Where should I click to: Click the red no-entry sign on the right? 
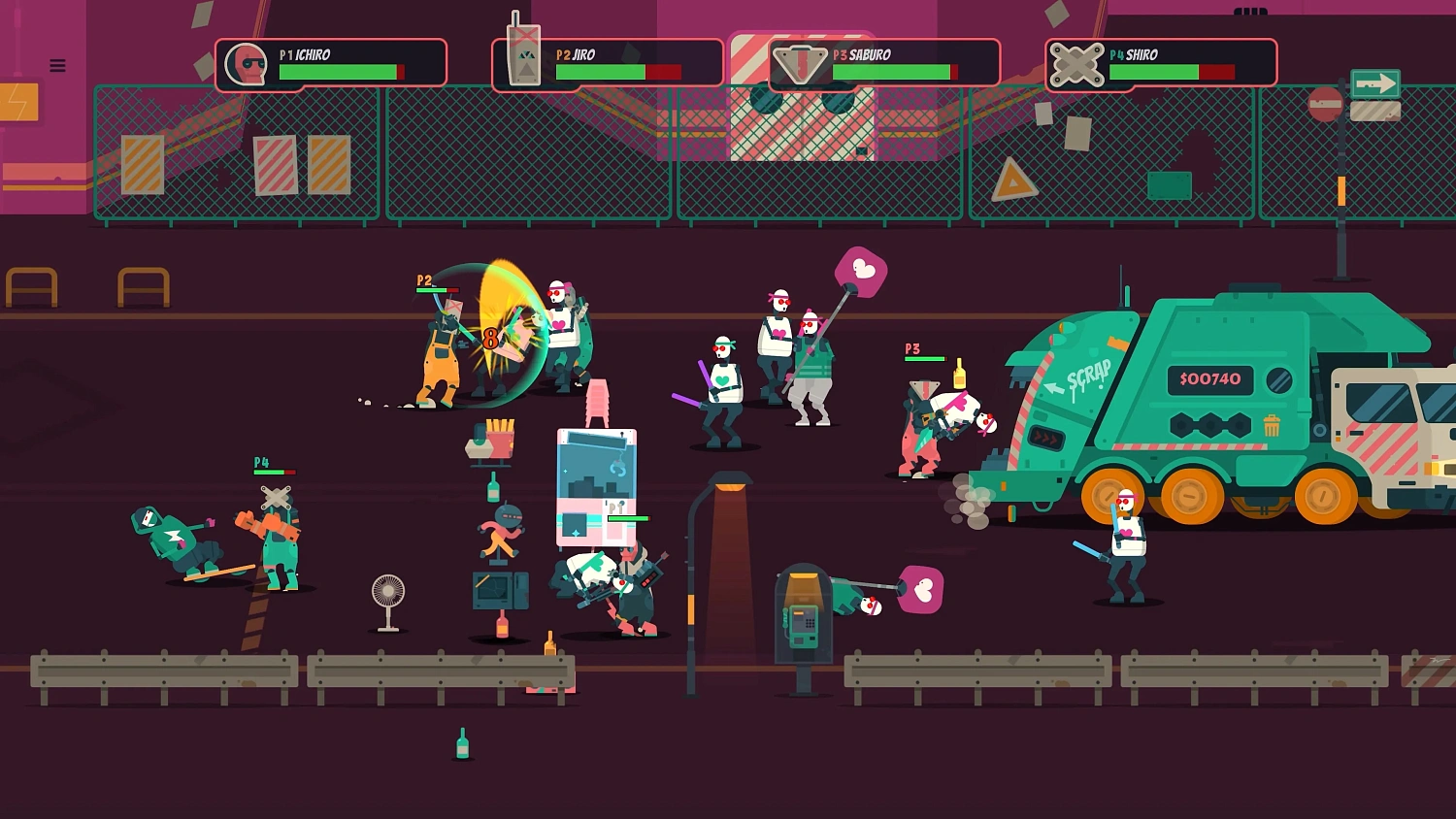pos(1324,103)
